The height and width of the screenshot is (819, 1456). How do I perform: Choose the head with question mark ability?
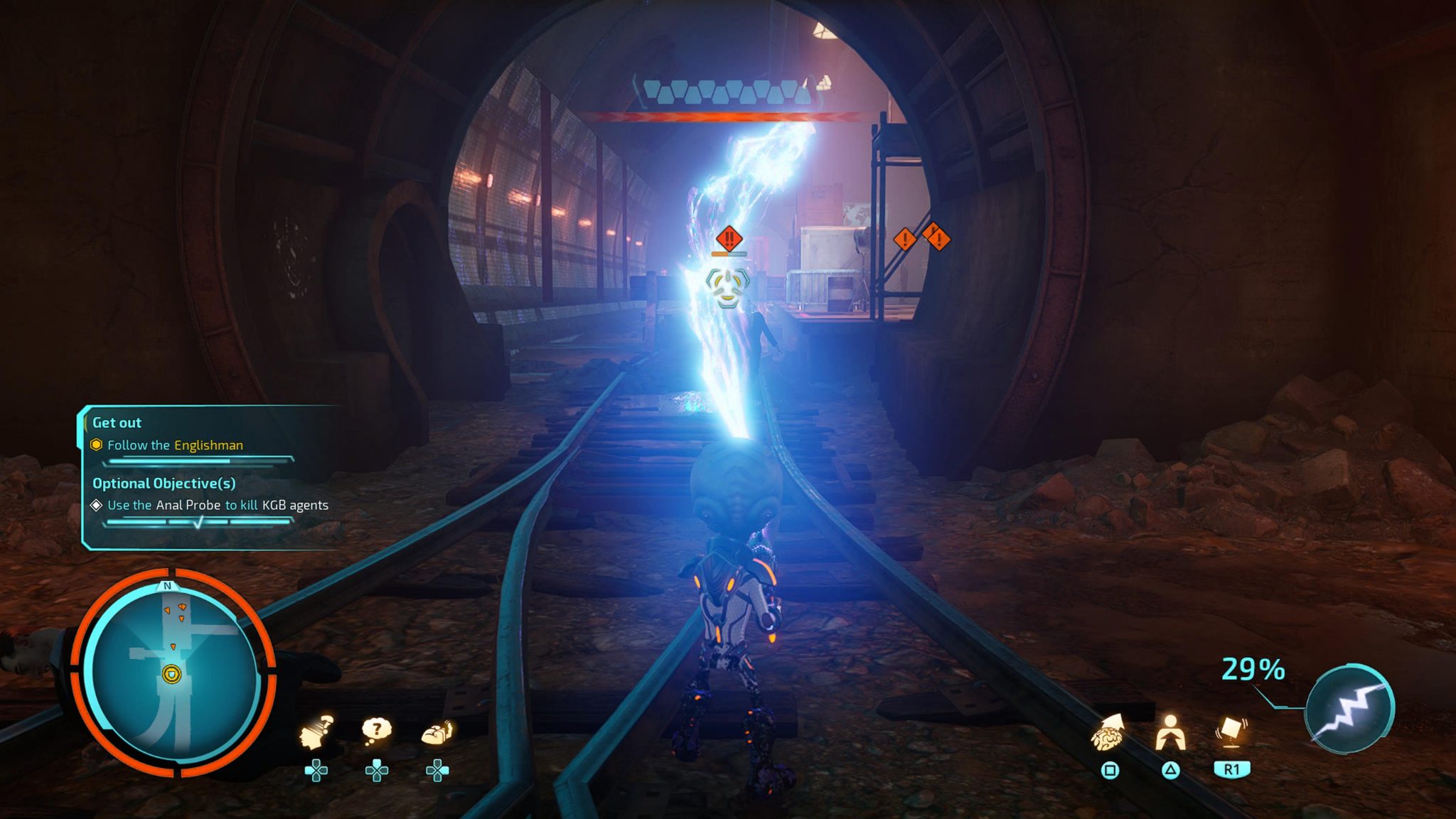[316, 732]
